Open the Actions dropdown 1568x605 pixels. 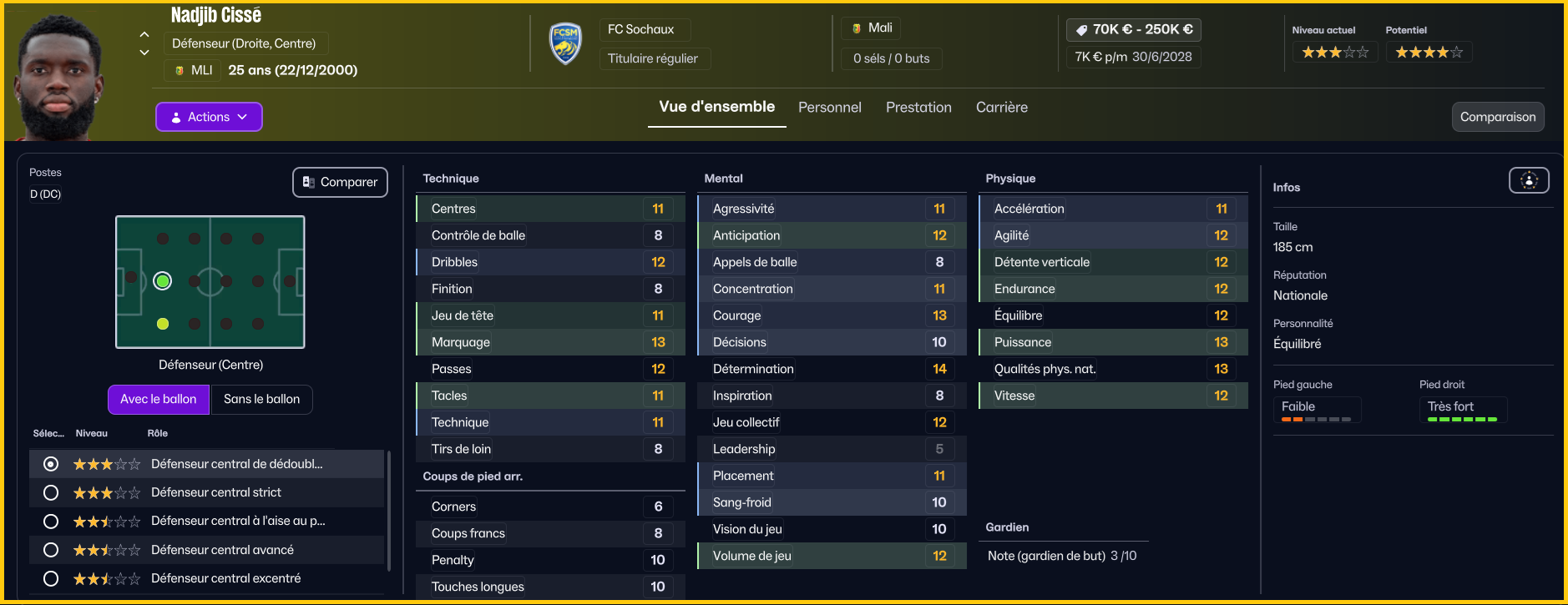(209, 117)
